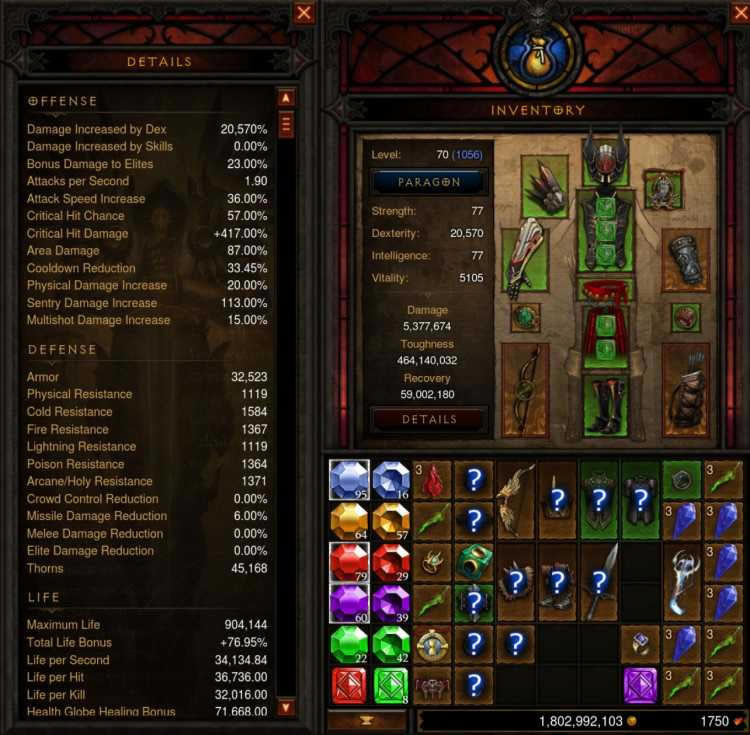Click the Details list scroll-up arrow
The image size is (750, 735).
click(x=286, y=98)
